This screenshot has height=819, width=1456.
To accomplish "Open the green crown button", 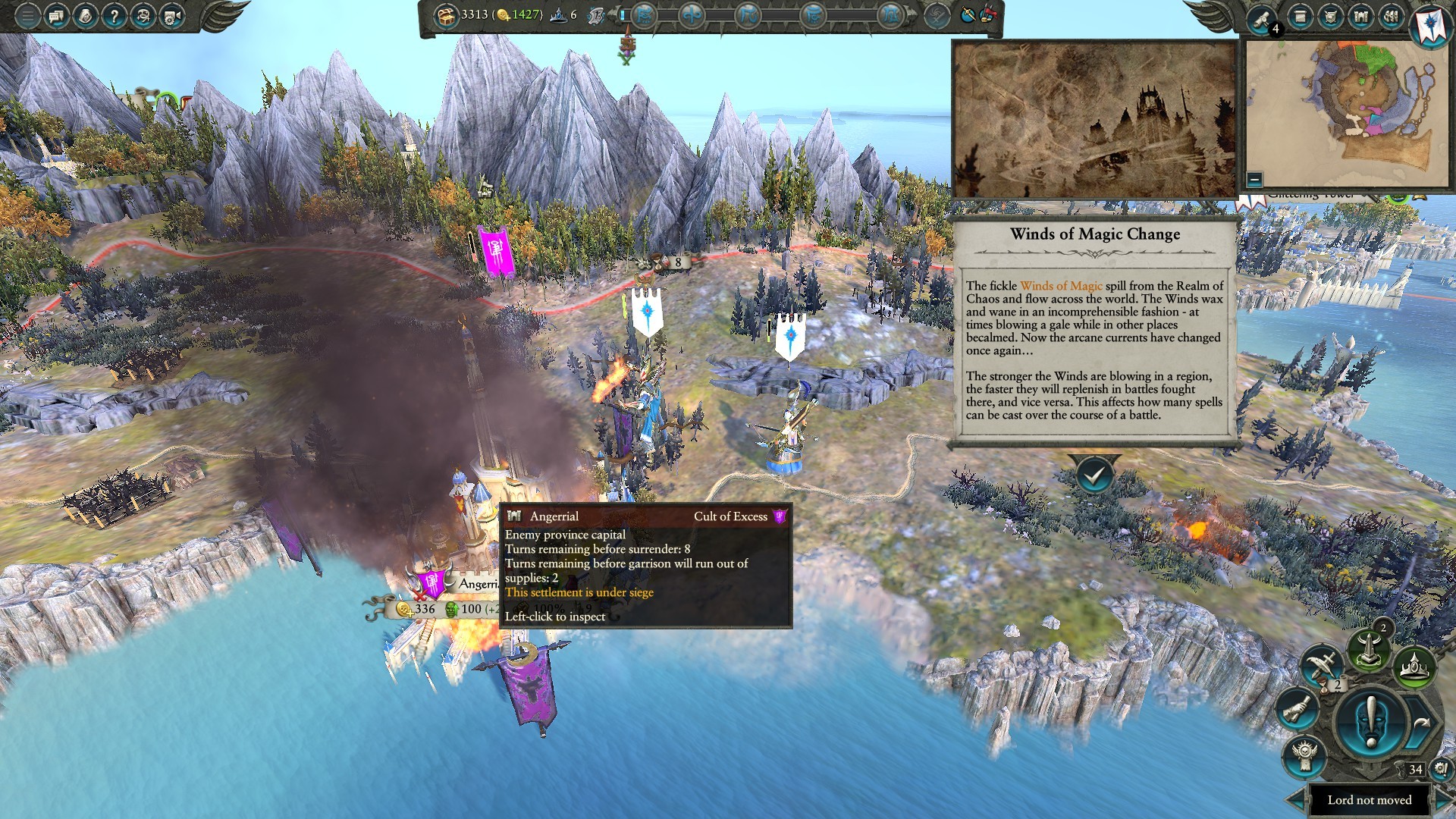I will tap(1414, 667).
